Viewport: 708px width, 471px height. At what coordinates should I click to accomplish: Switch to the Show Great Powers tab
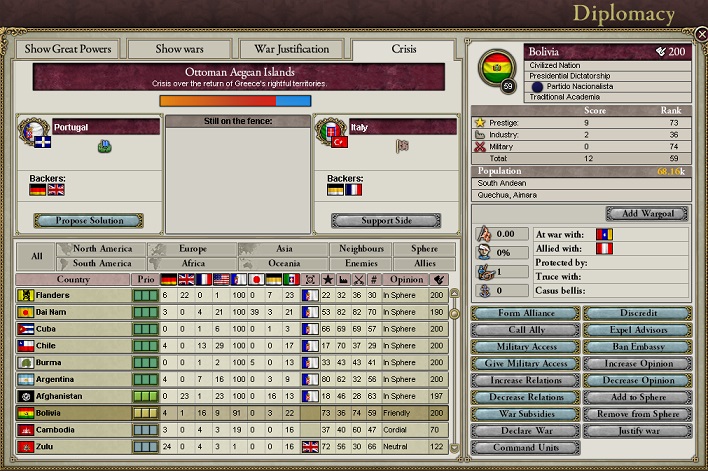(65, 49)
